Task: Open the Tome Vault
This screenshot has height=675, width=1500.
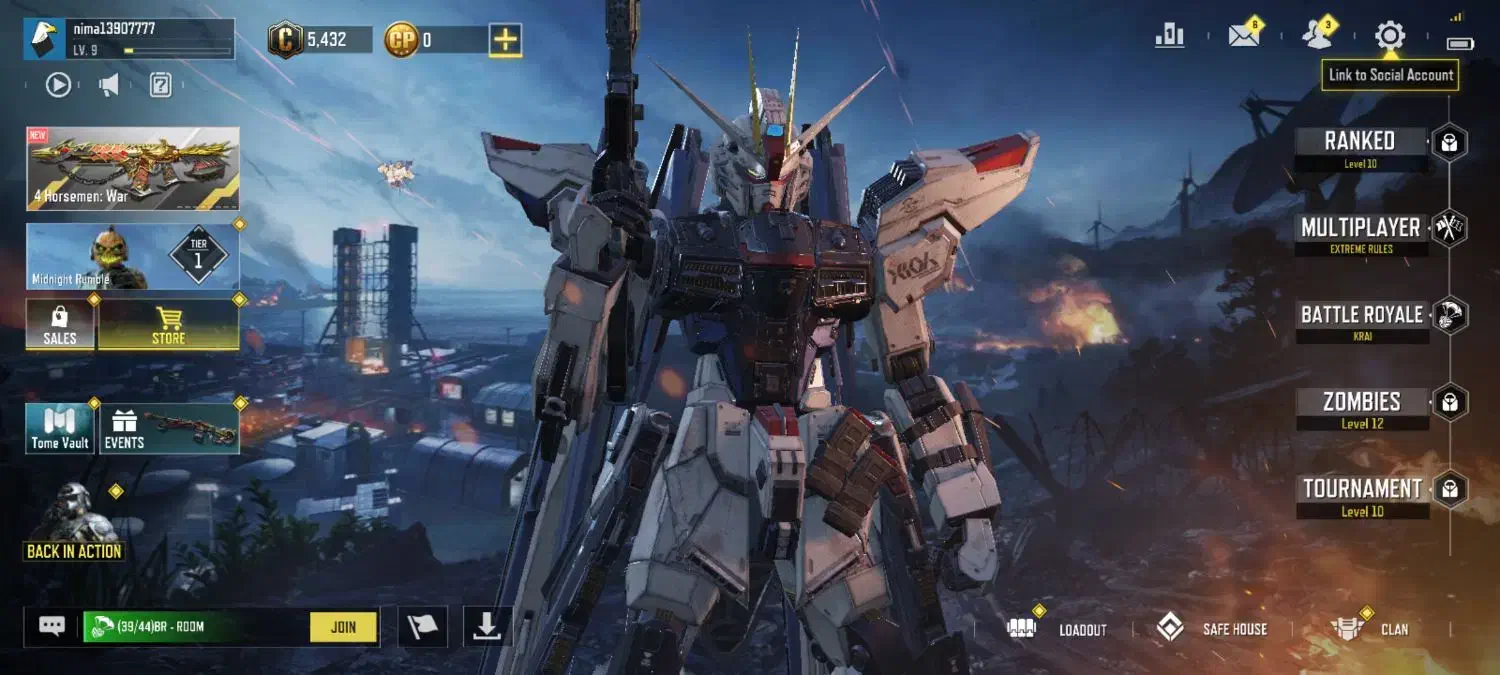Action: tap(60, 428)
